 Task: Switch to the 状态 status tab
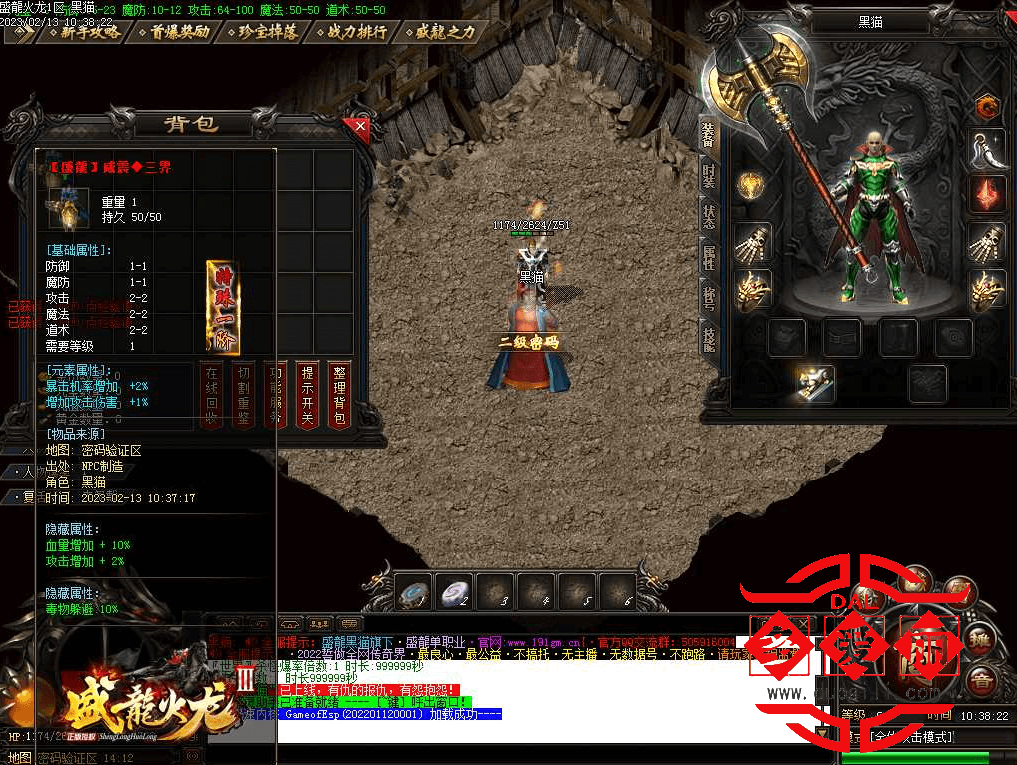709,215
